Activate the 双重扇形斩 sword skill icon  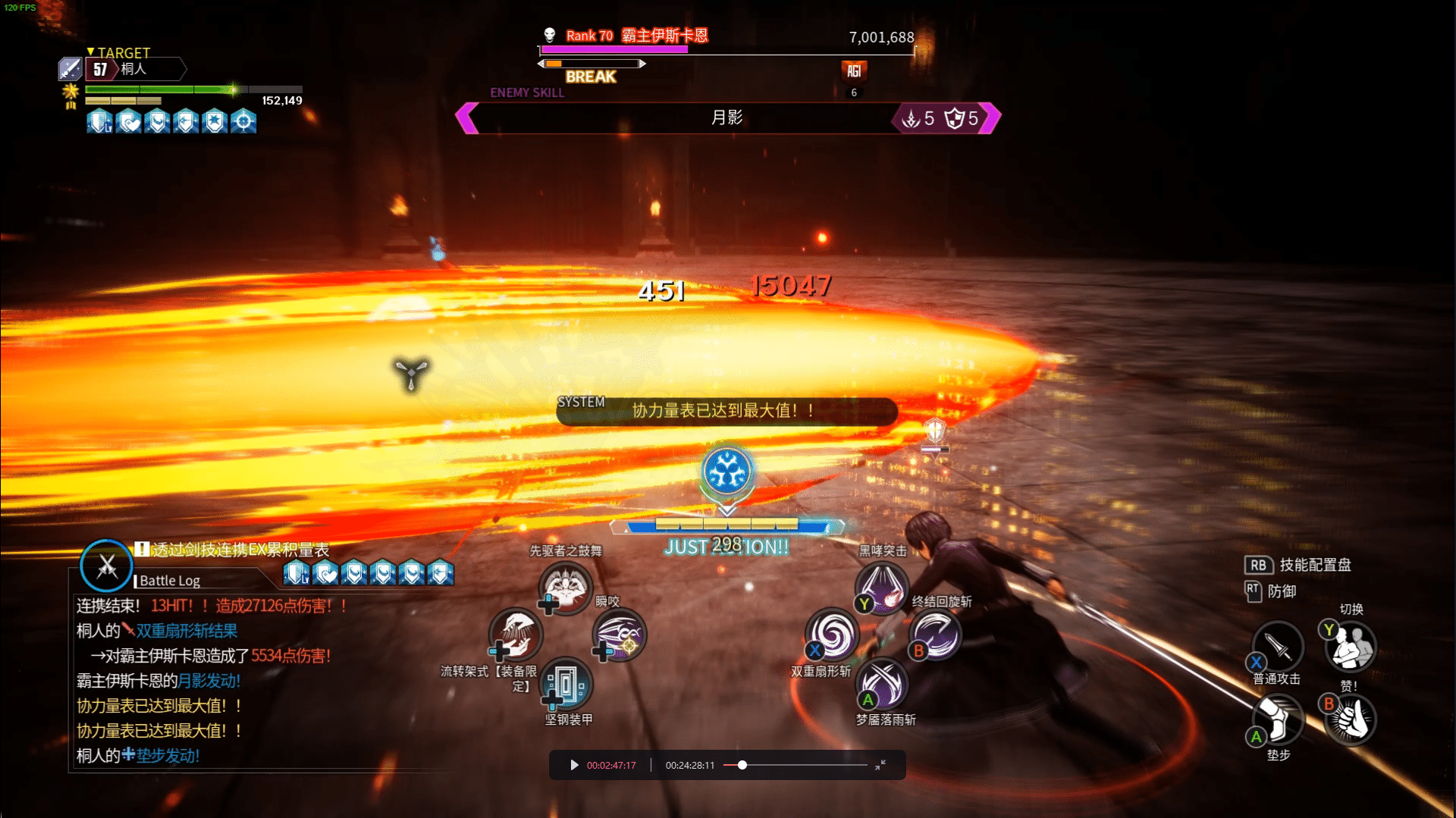point(832,635)
